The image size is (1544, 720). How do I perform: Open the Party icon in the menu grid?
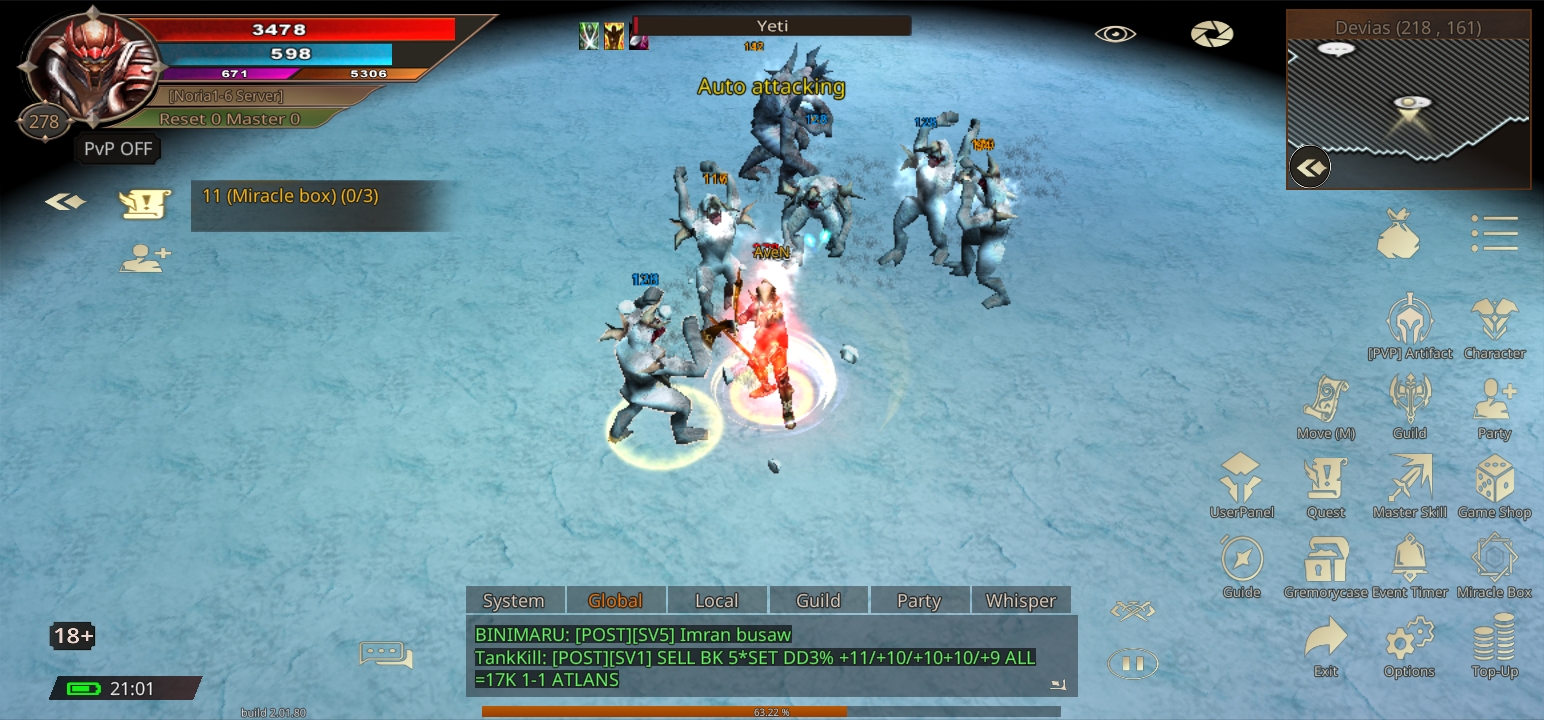coord(1494,404)
